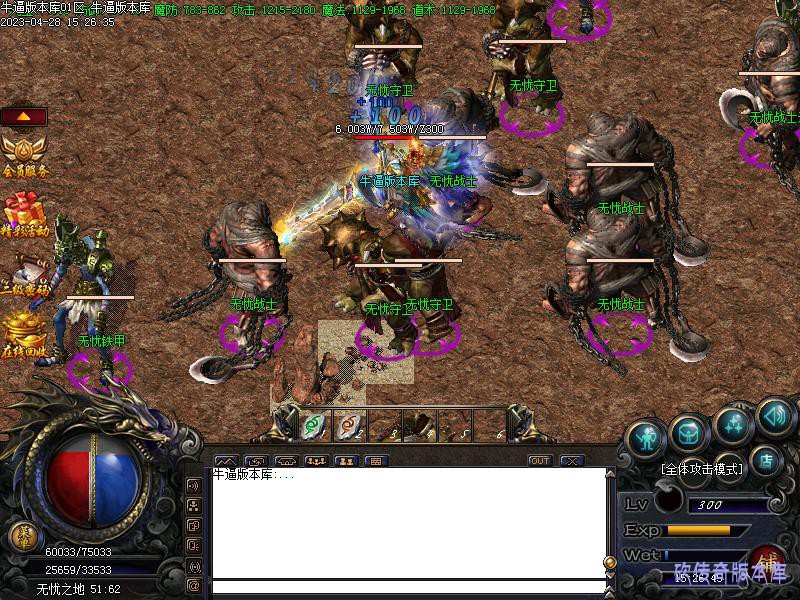Close the chat panel with the X button
800x600 pixels.
(572, 461)
